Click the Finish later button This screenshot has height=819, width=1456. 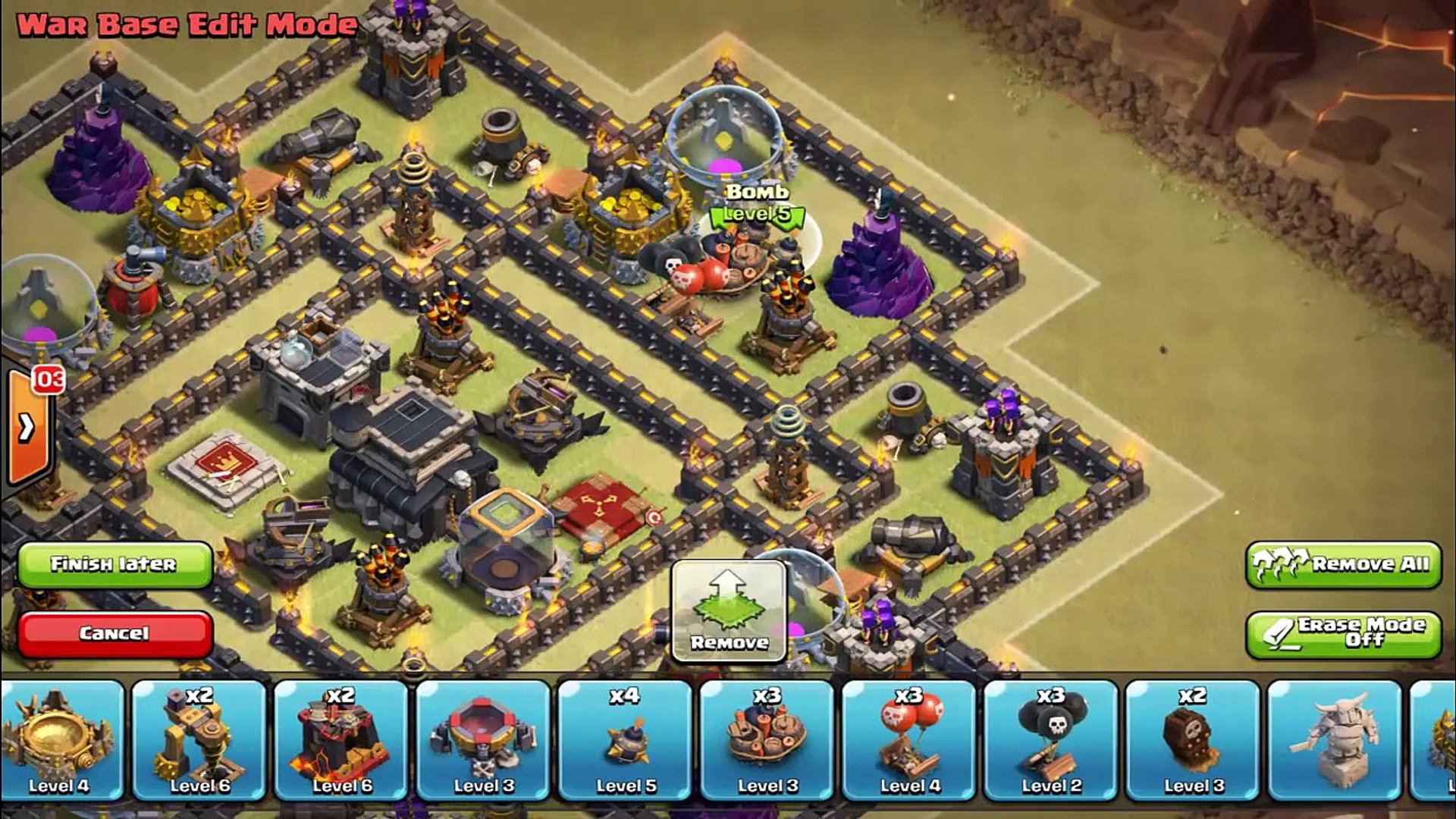(114, 564)
